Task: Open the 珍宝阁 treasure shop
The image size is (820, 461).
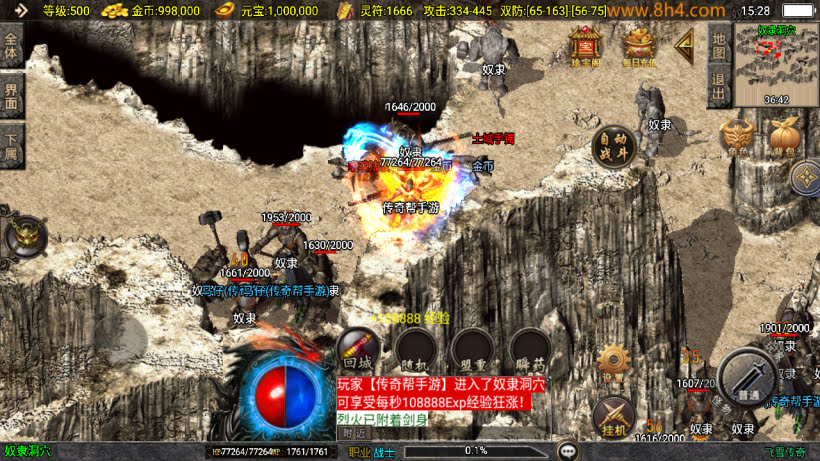Action: tap(585, 43)
